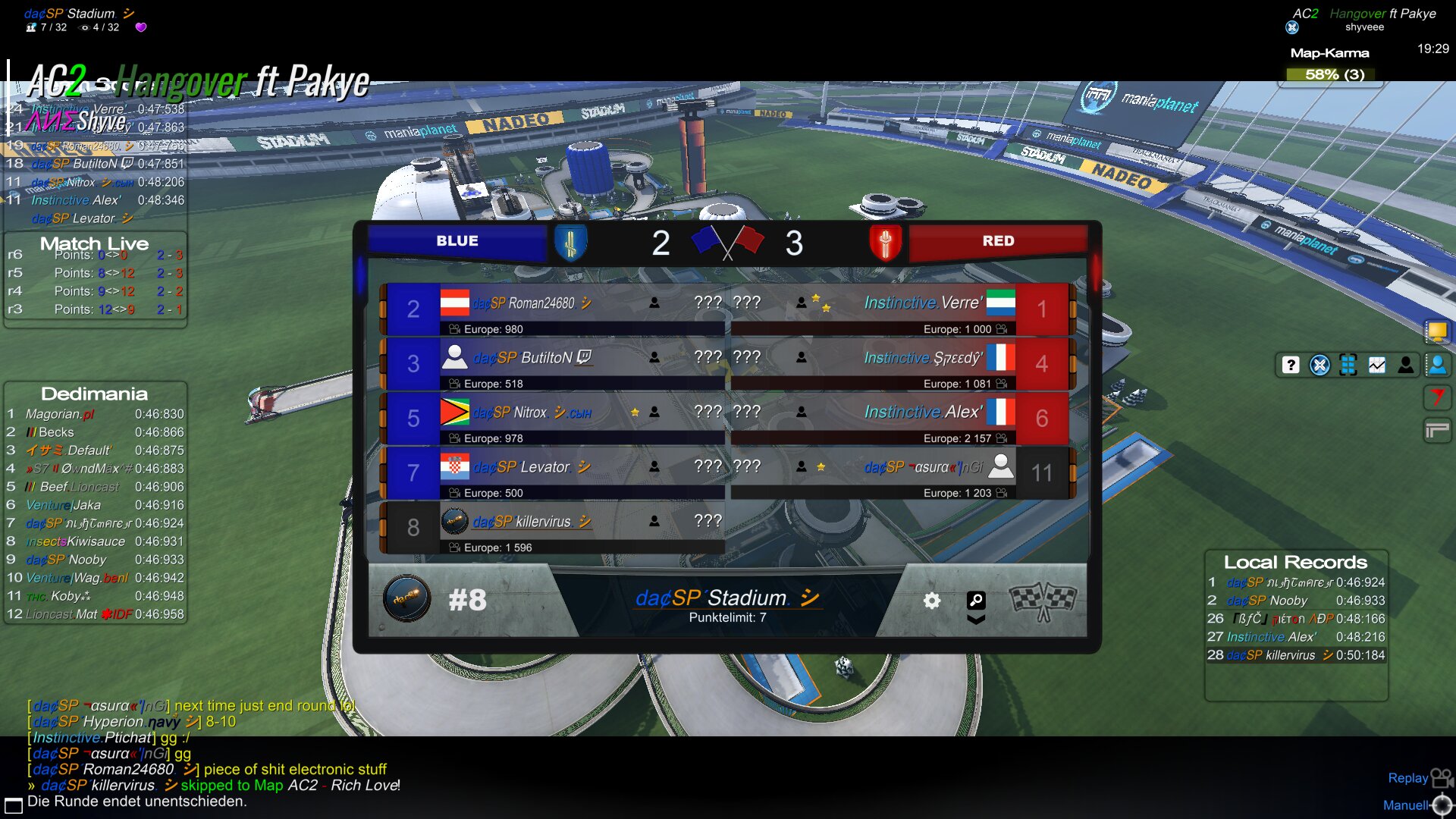Open the blue grid widgets icon
Screen dimensions: 1456x819
pyautogui.click(x=1348, y=366)
